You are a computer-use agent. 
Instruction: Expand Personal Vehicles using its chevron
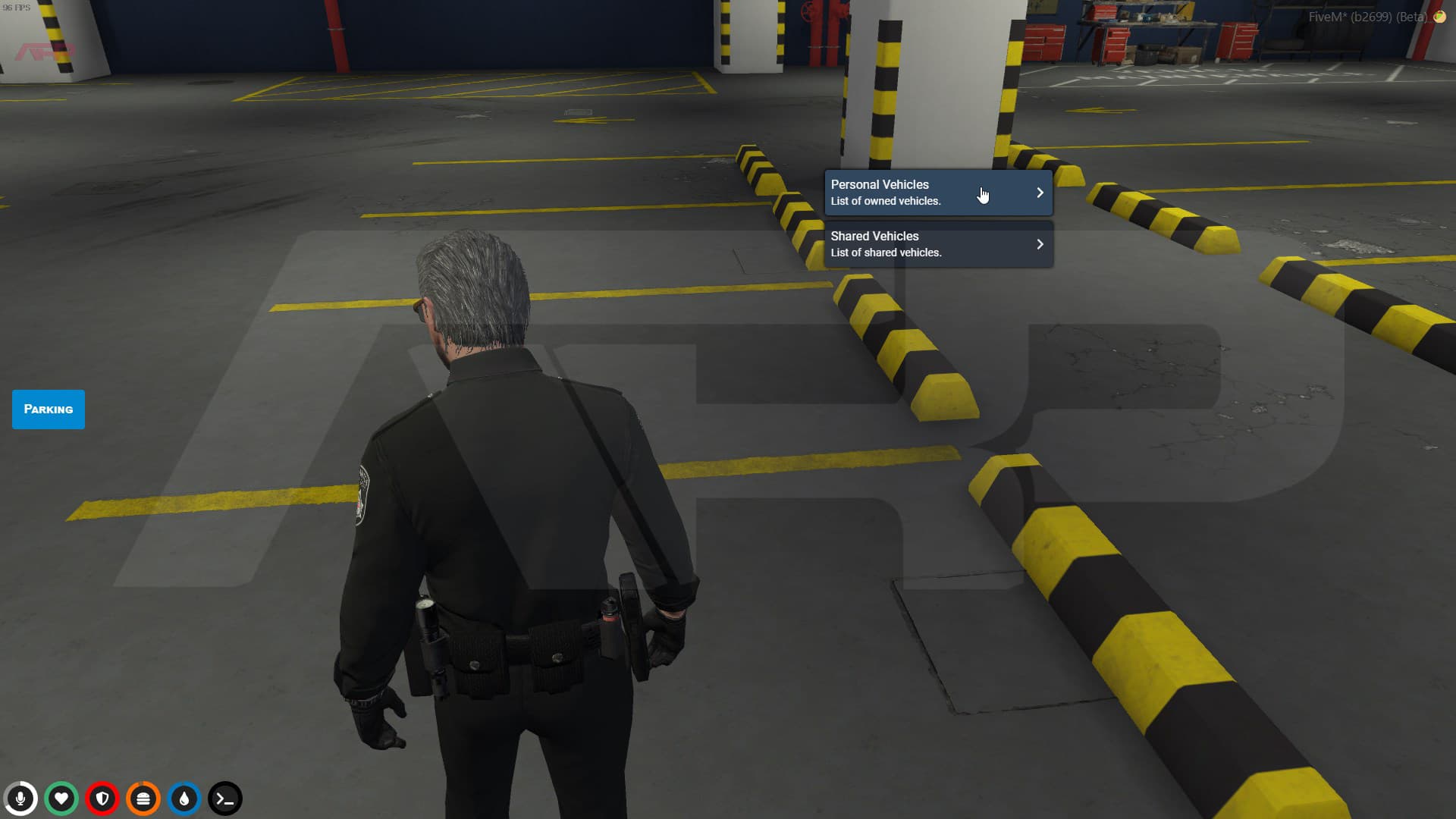(1040, 192)
